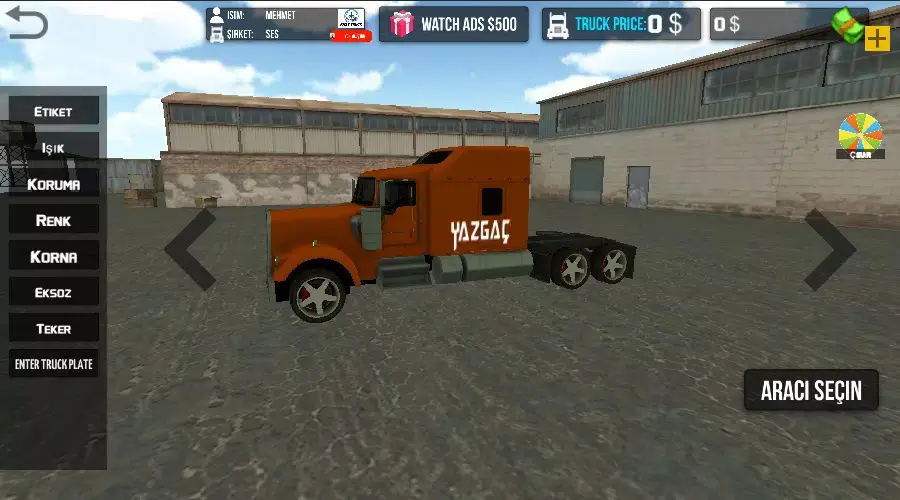
Task: Open the Teker wheel options
Action: (54, 328)
